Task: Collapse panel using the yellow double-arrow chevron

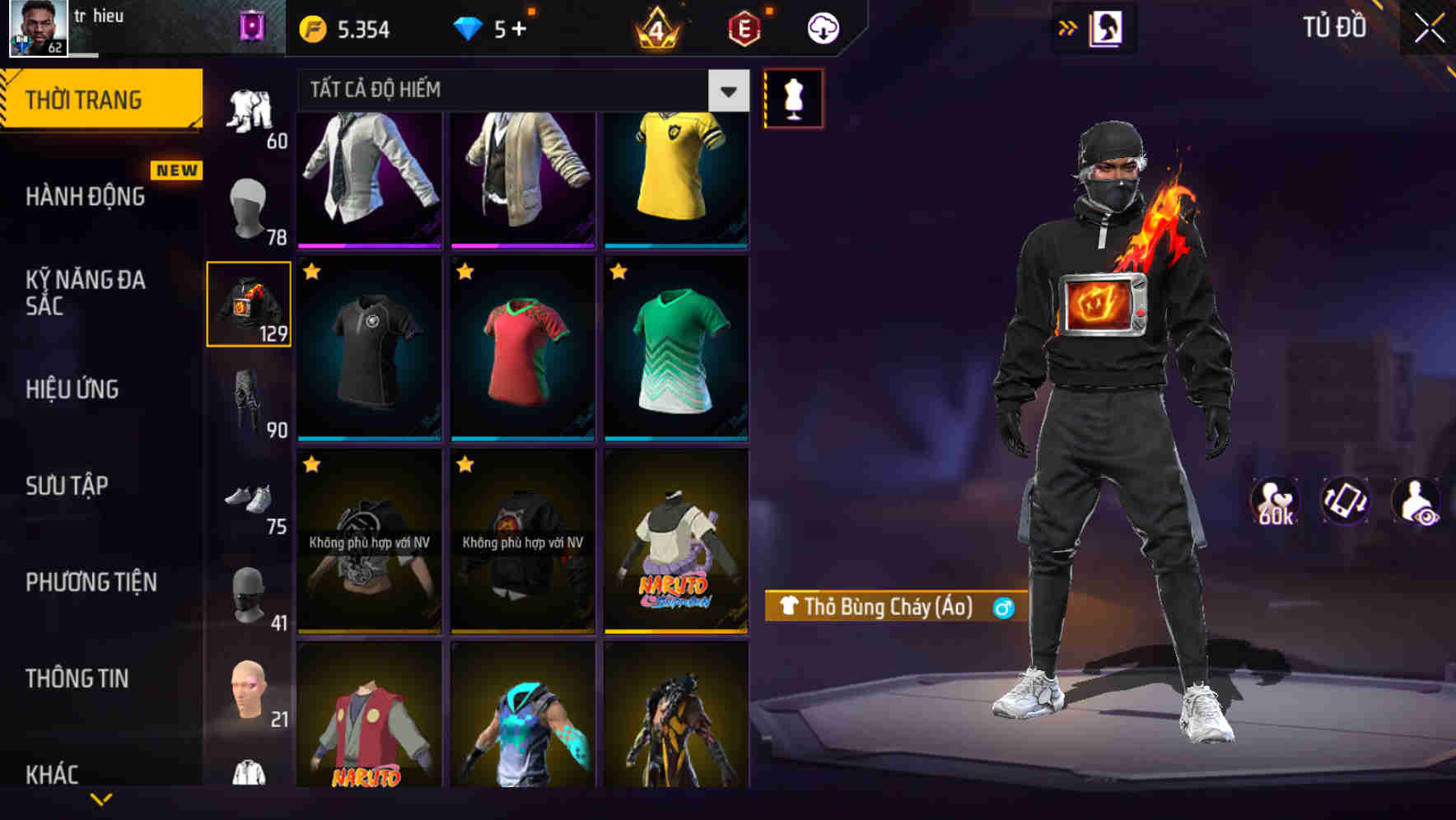Action: click(1068, 27)
